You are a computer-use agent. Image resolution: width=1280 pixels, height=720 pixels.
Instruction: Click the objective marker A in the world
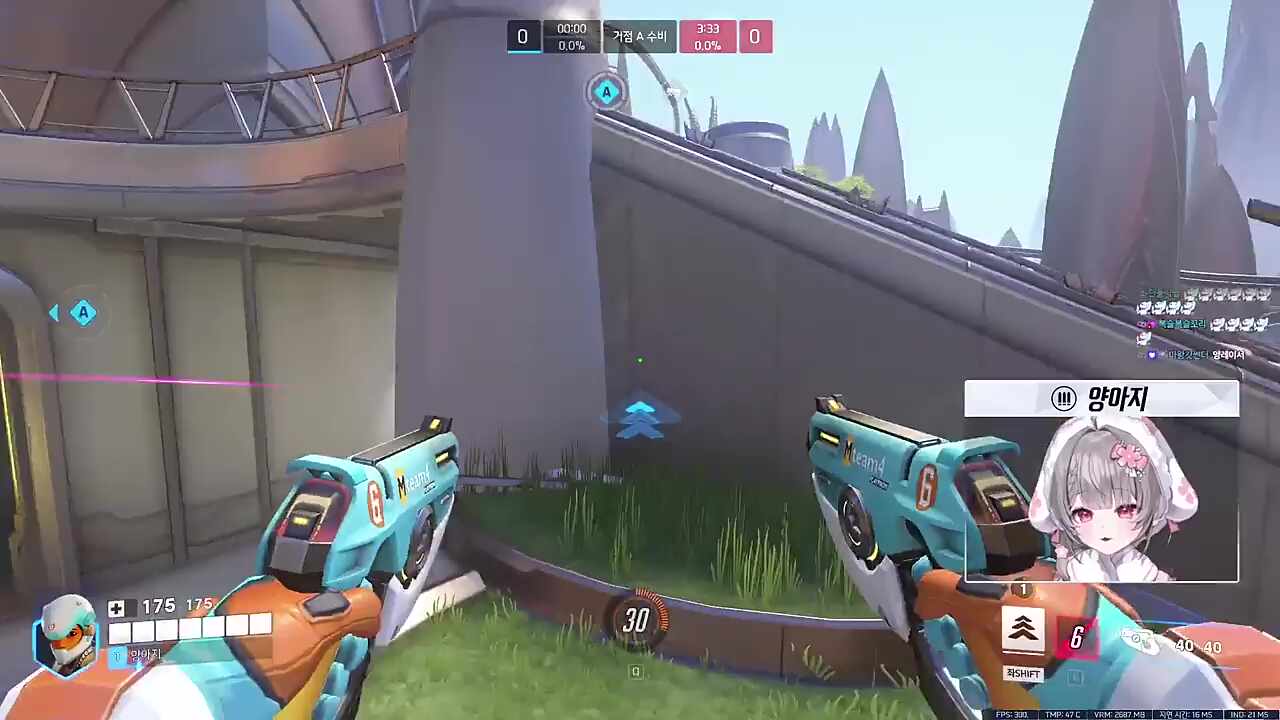point(606,92)
